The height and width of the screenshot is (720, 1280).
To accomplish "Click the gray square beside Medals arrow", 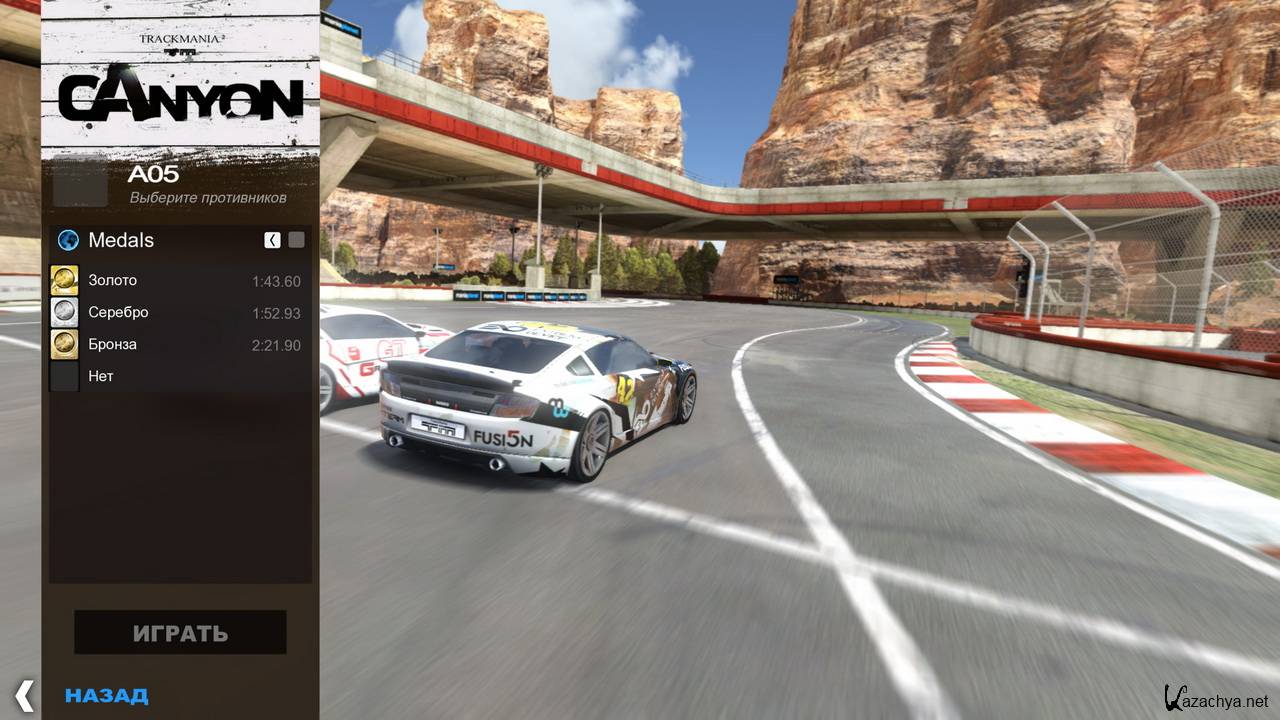I will [296, 240].
